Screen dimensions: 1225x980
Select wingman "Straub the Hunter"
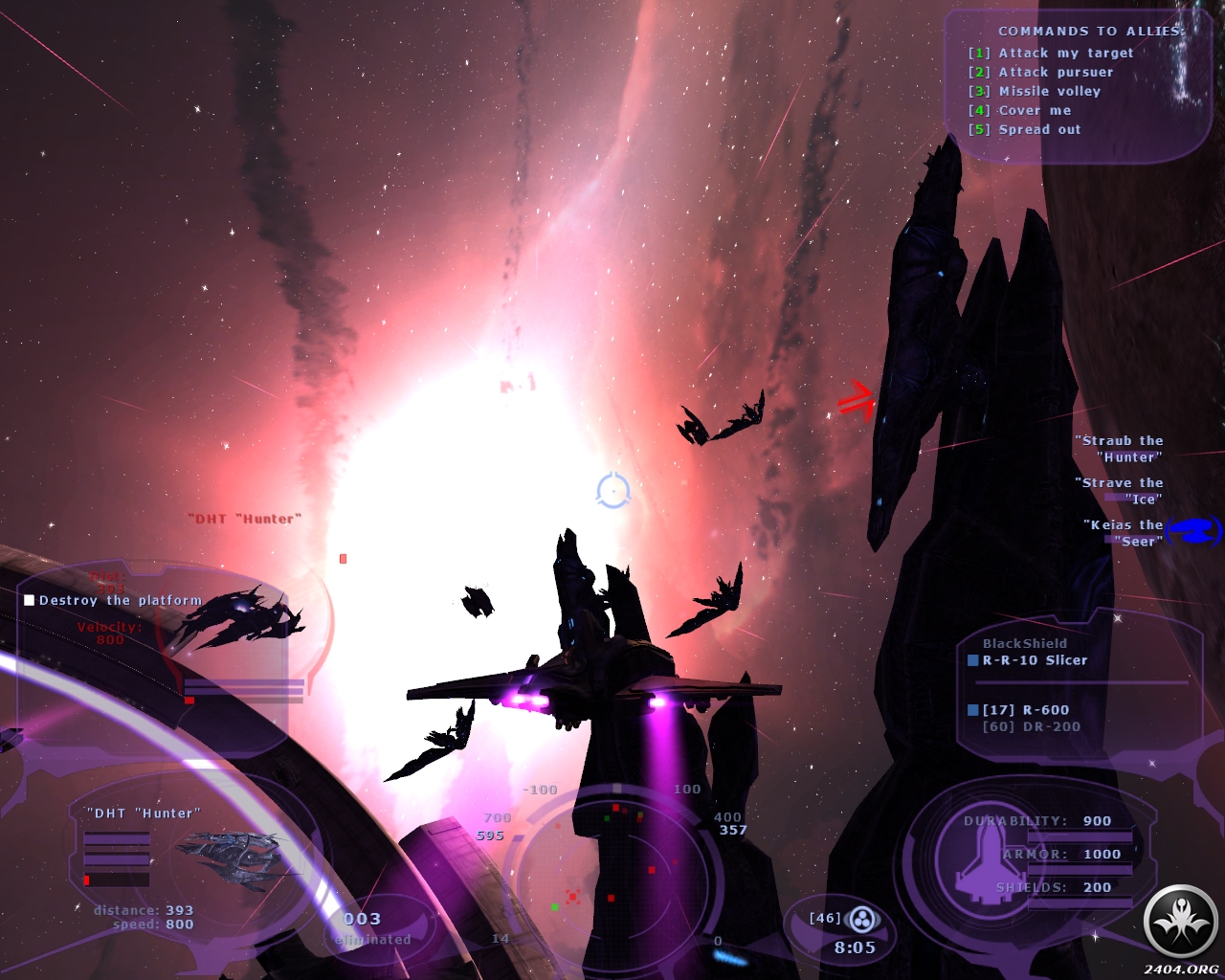[x=1122, y=449]
